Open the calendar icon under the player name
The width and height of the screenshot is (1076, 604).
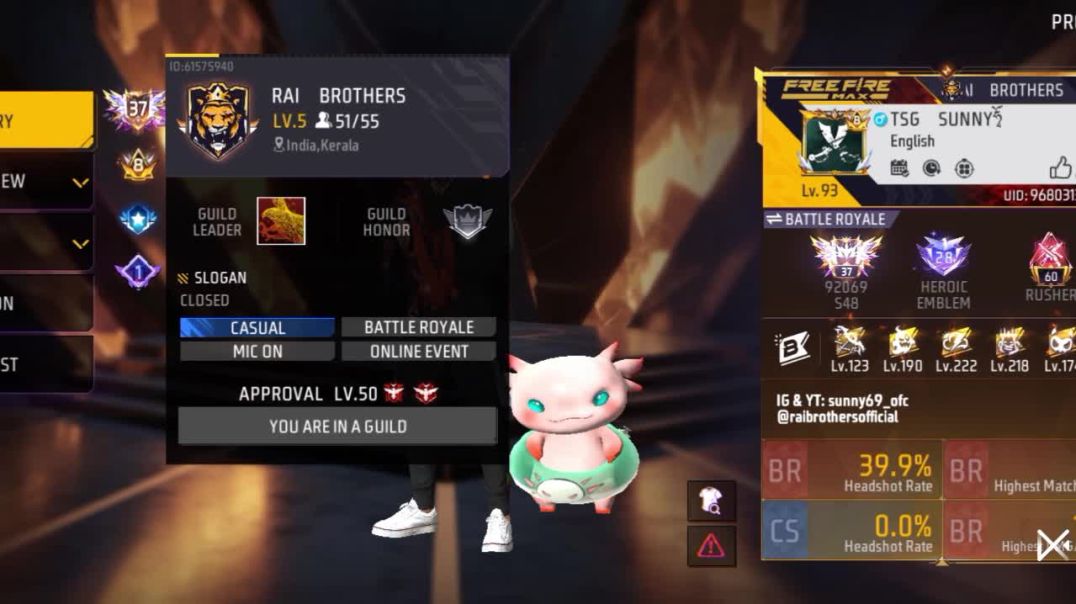899,169
